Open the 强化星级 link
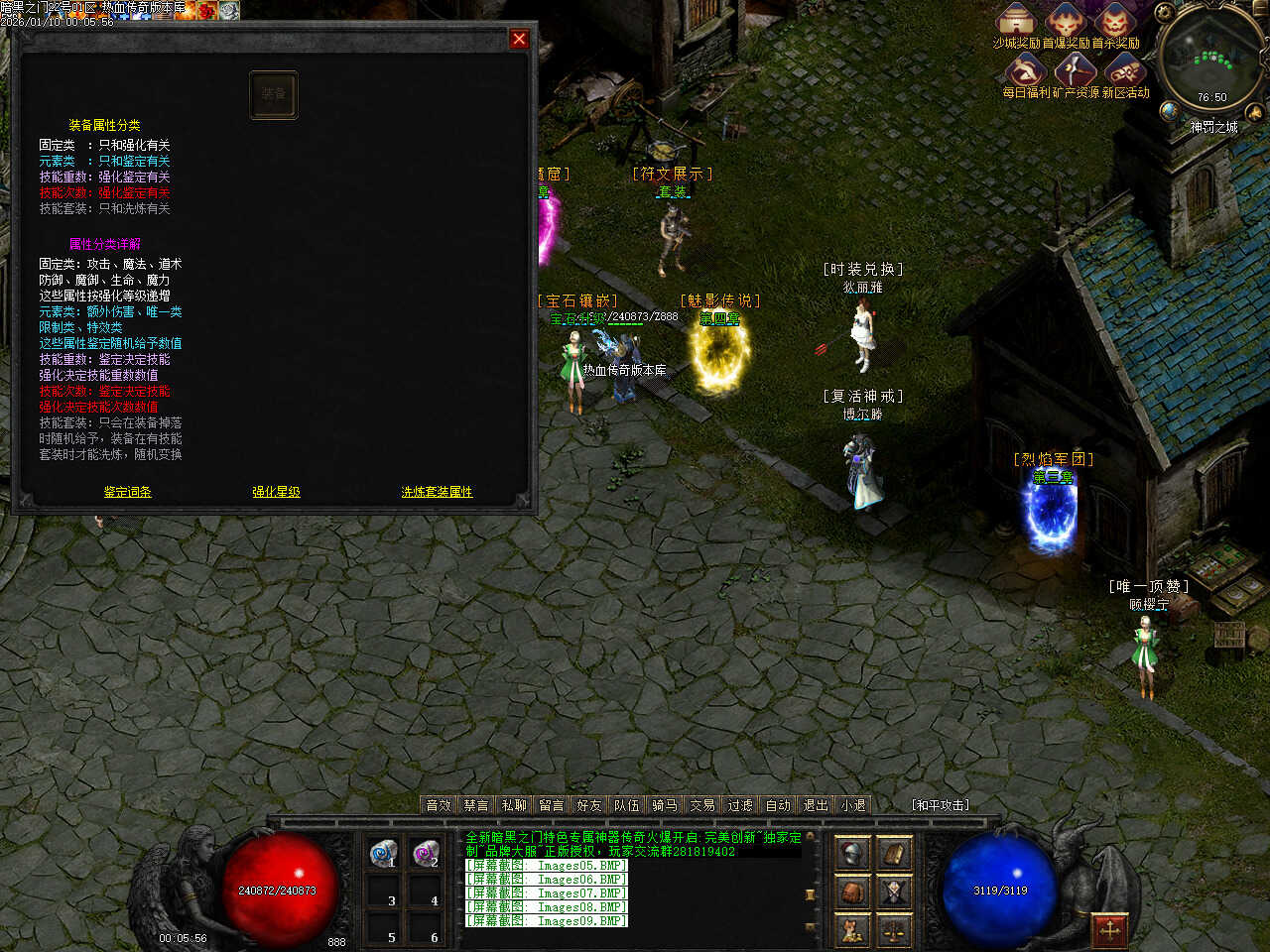Viewport: 1270px width, 952px height. (276, 492)
